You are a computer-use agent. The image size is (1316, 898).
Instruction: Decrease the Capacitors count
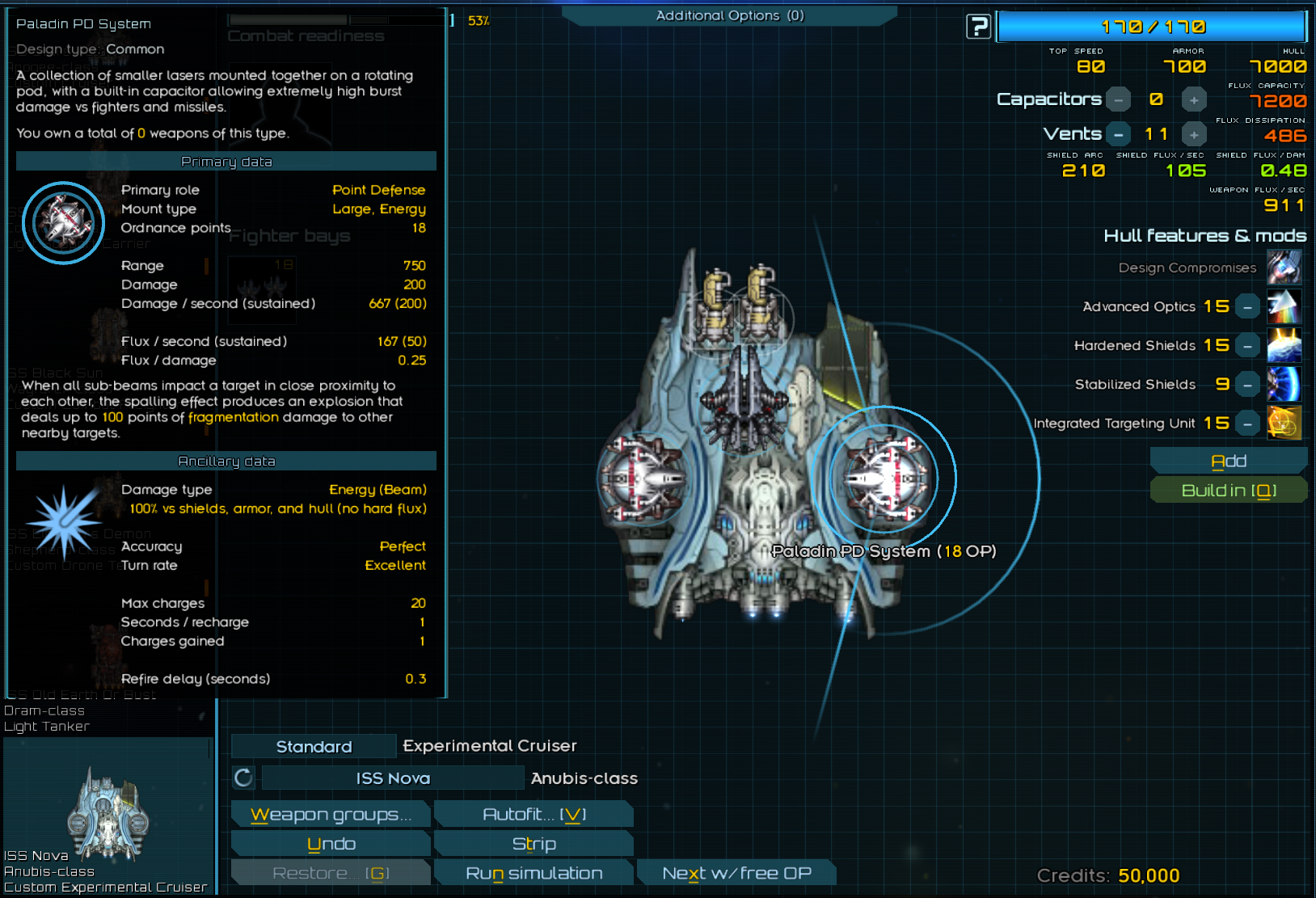pyautogui.click(x=1118, y=99)
